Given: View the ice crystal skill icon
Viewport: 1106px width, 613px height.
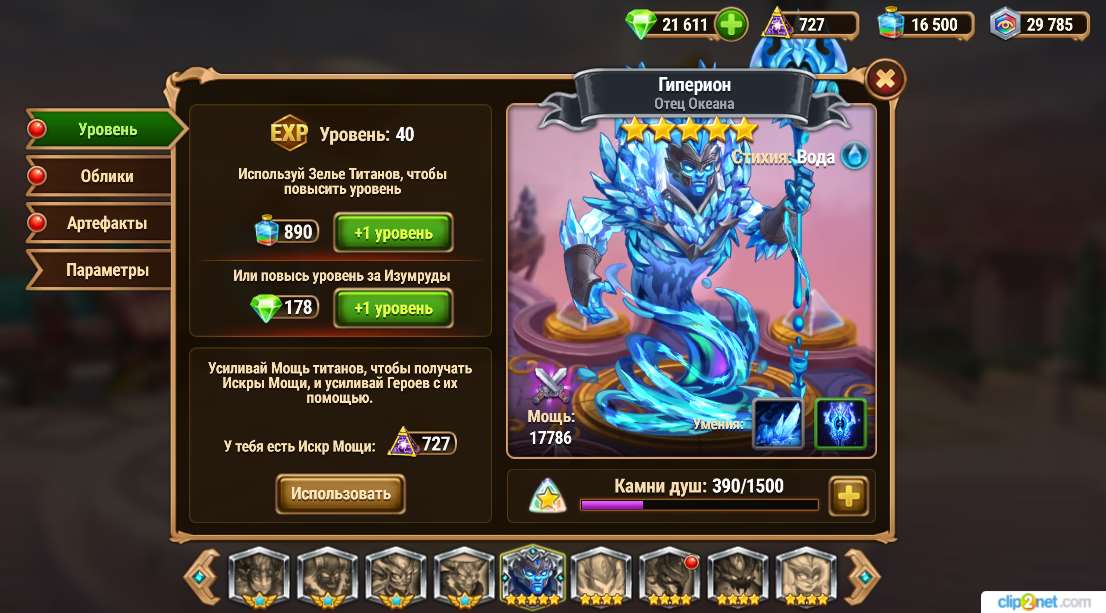Looking at the screenshot, I should (777, 423).
